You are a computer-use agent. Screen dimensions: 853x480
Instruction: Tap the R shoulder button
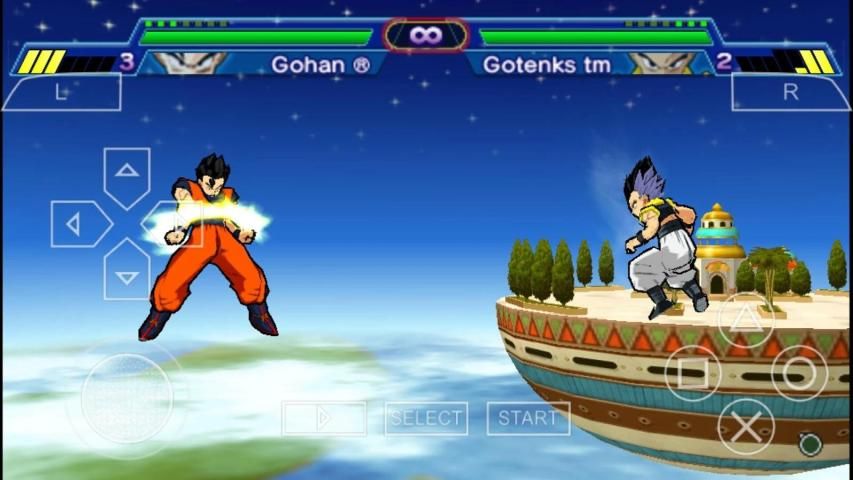click(790, 94)
